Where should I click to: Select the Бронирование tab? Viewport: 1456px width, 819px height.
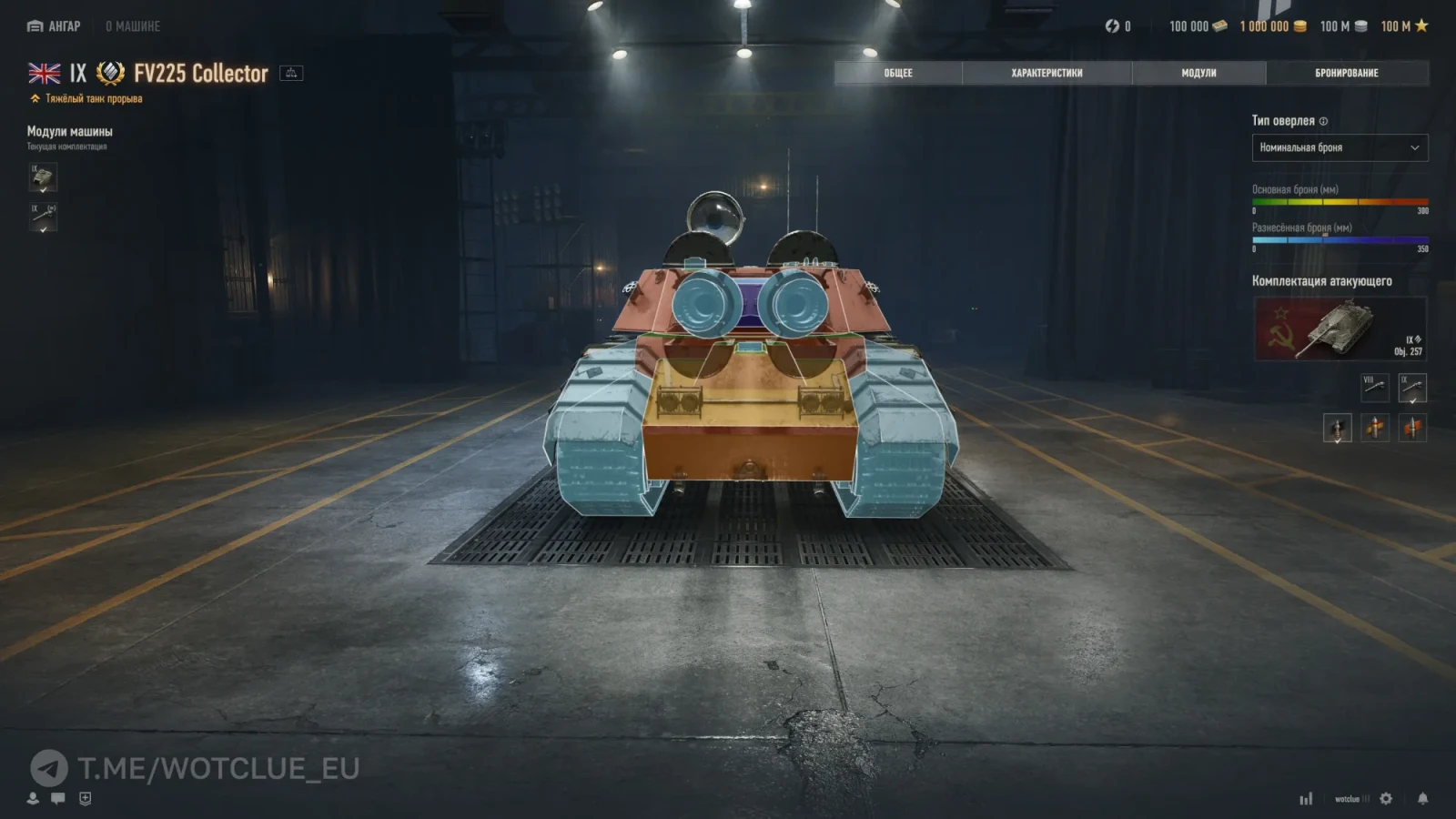1346,73
